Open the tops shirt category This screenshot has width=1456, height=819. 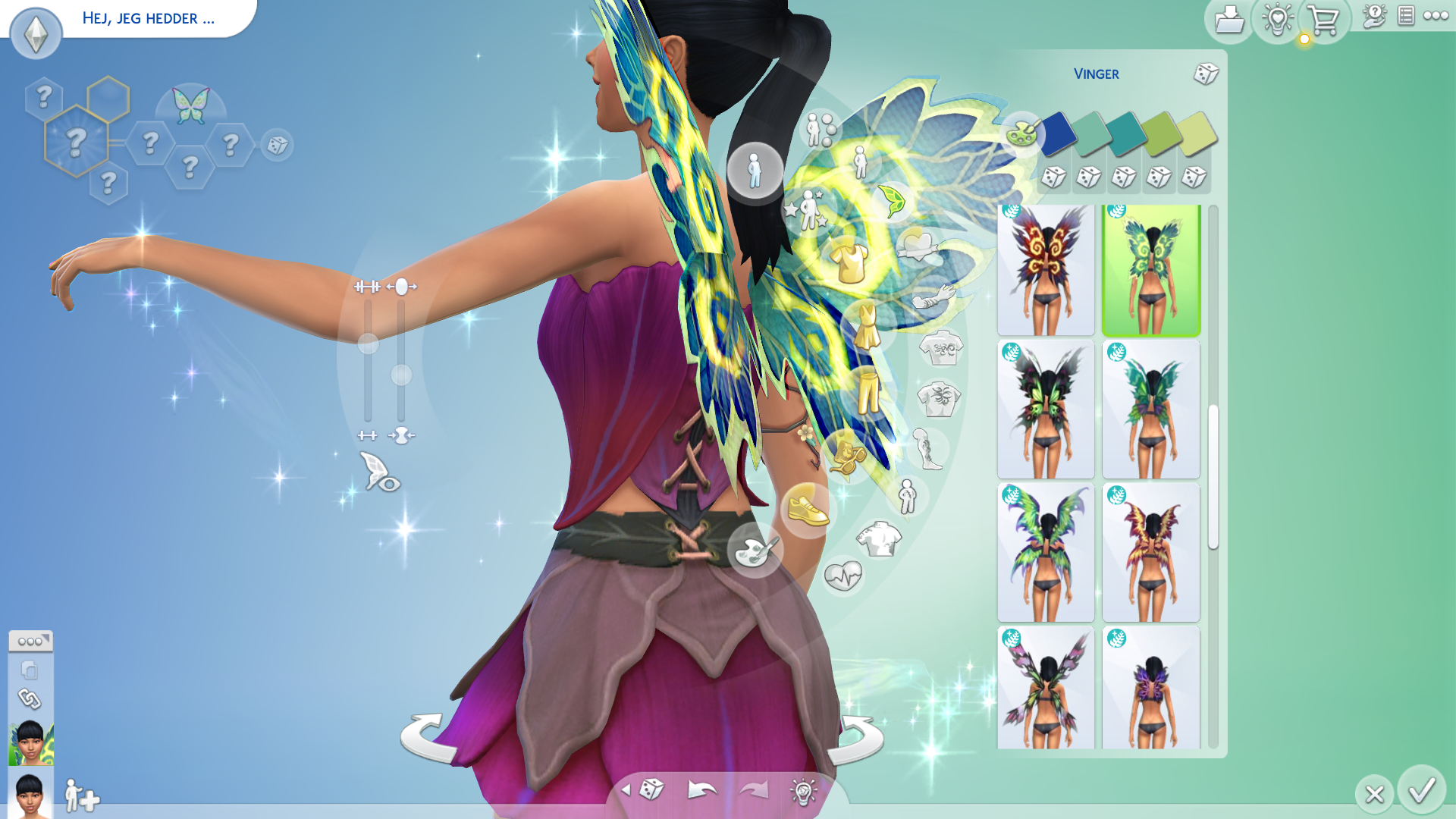pos(850,261)
